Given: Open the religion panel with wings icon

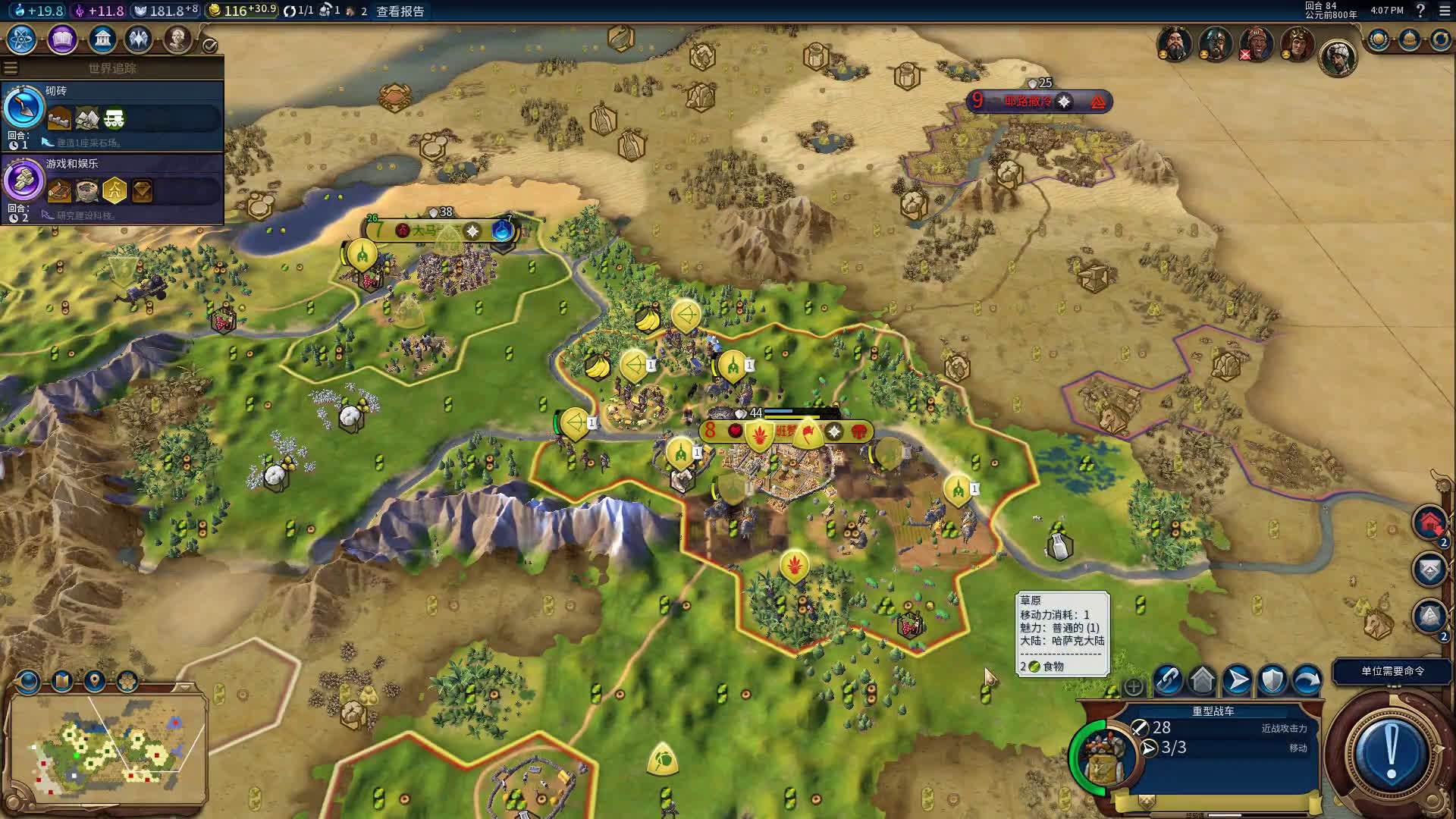Looking at the screenshot, I should (x=139, y=39).
